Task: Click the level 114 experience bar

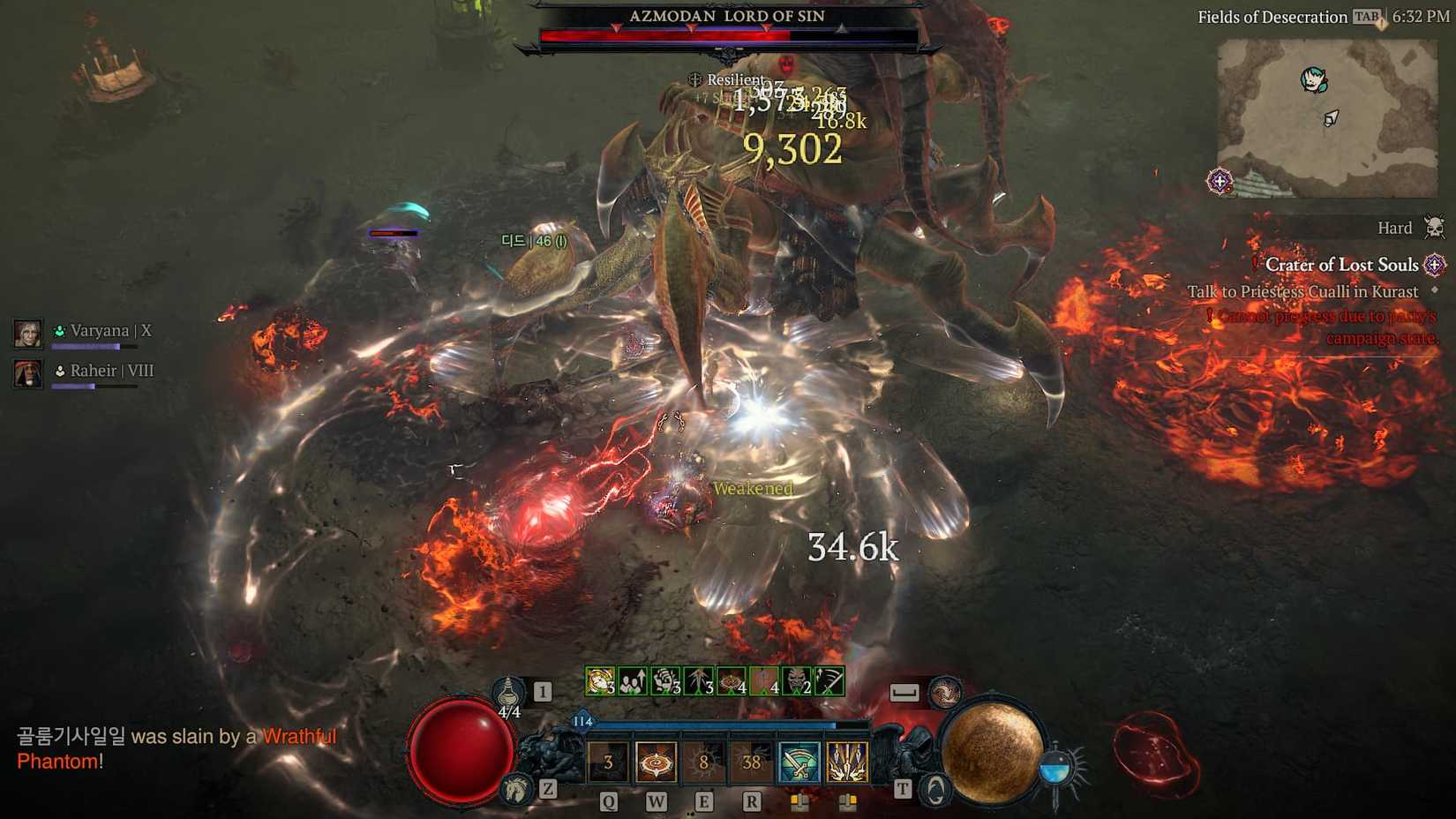Action: pos(706,724)
